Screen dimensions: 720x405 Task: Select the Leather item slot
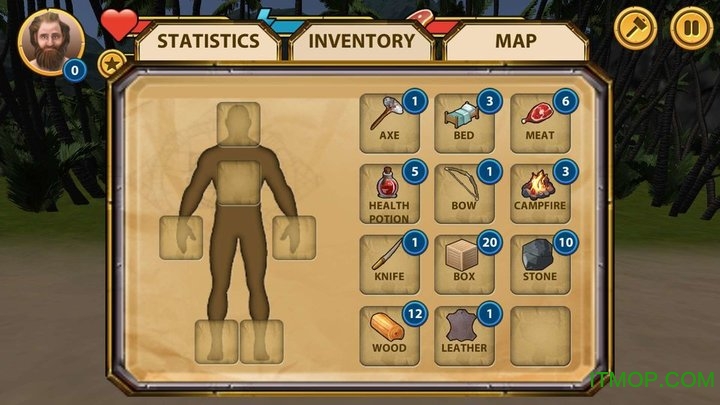click(465, 334)
